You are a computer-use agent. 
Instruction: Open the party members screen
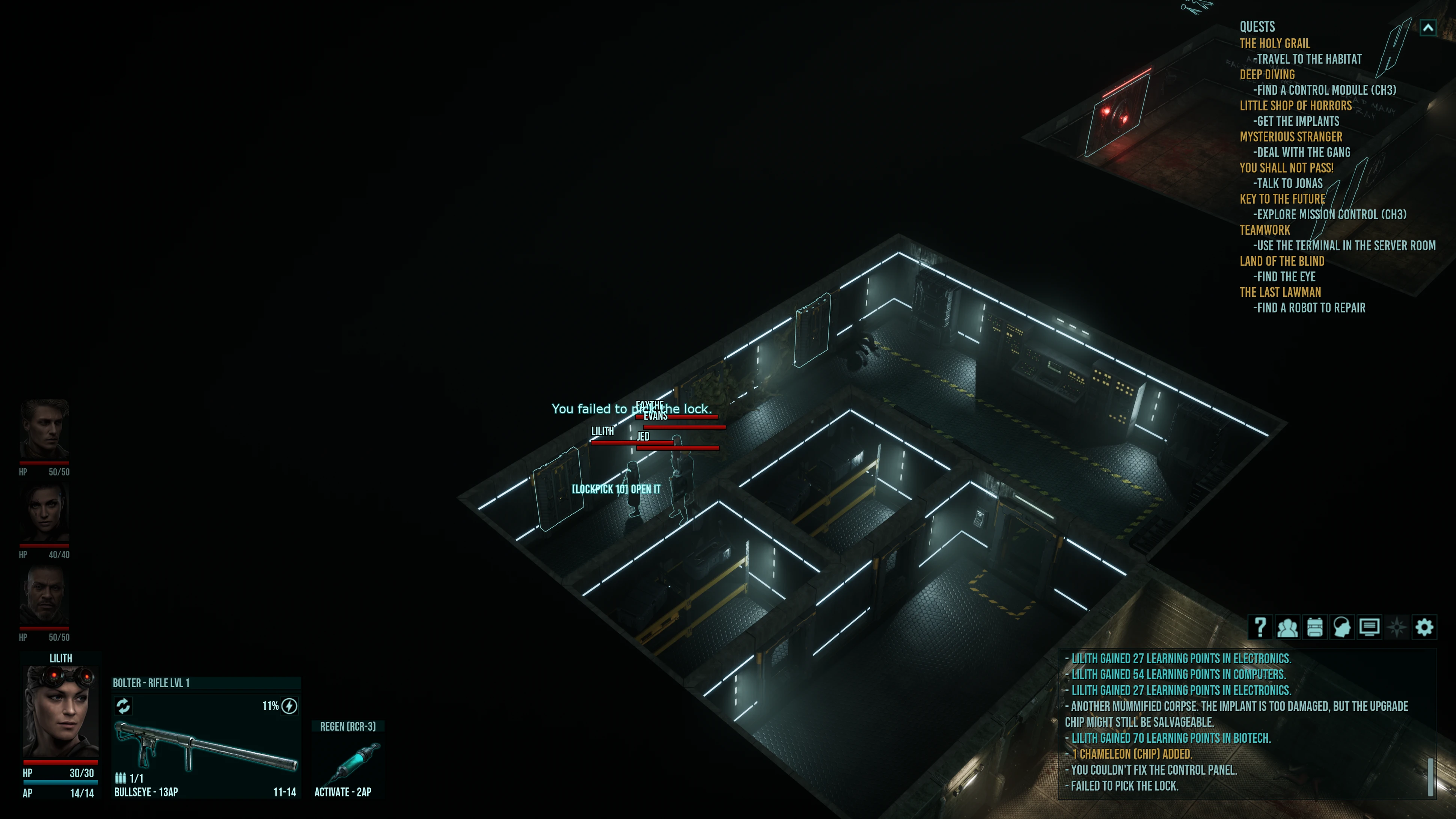[x=1287, y=627]
